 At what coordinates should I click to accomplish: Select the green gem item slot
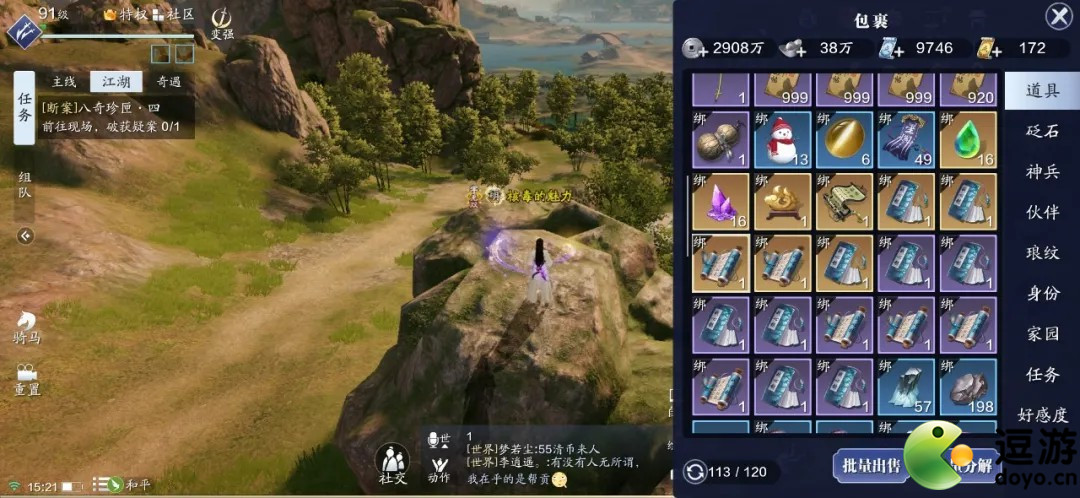click(969, 139)
